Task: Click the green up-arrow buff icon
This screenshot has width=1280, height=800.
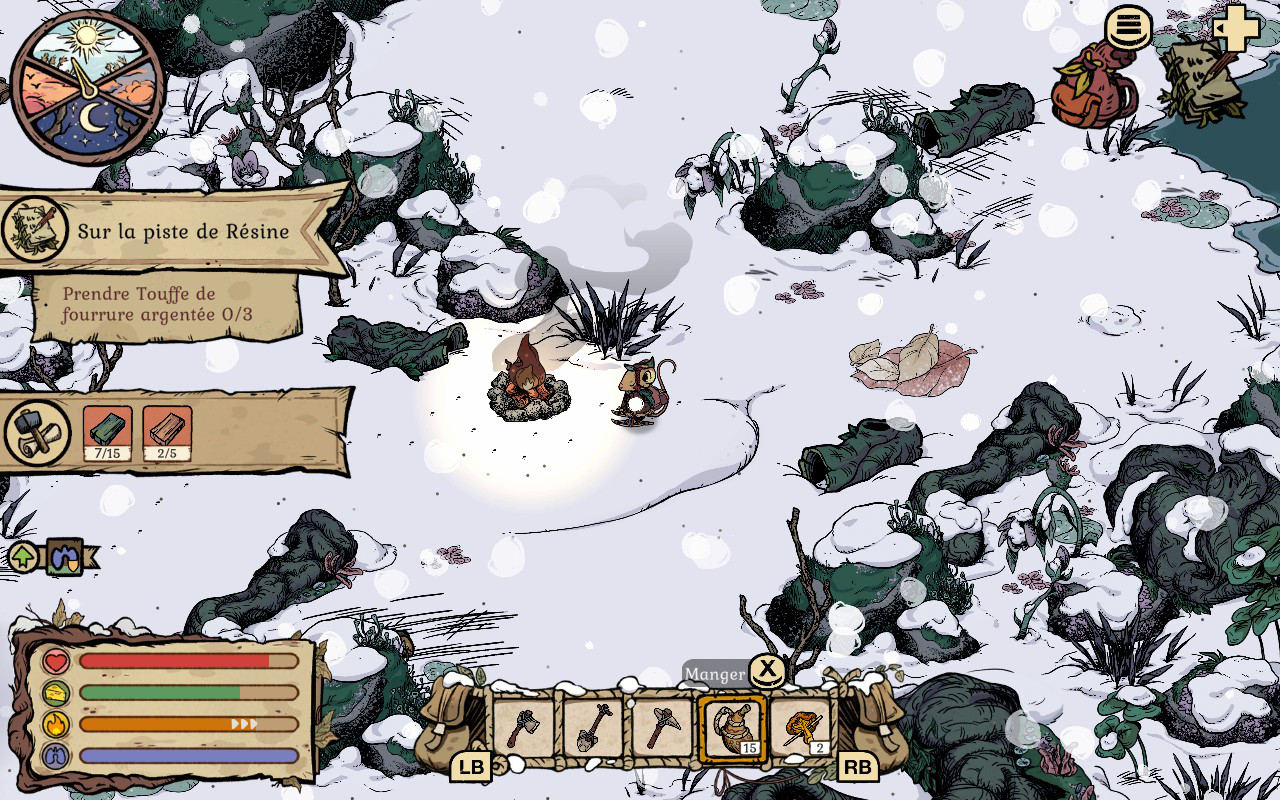Action: pos(22,556)
